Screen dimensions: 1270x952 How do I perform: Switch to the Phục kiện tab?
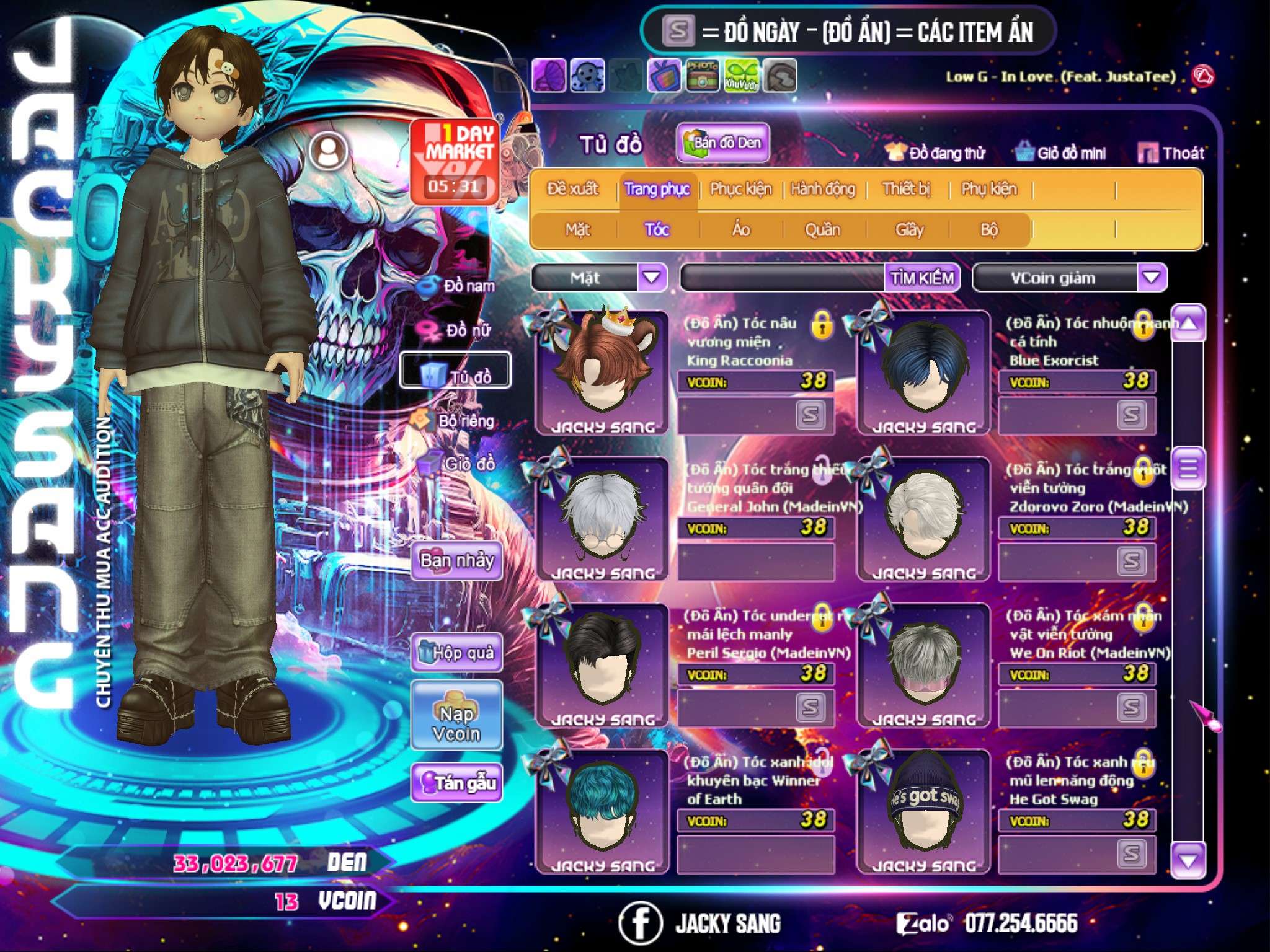pyautogui.click(x=741, y=189)
